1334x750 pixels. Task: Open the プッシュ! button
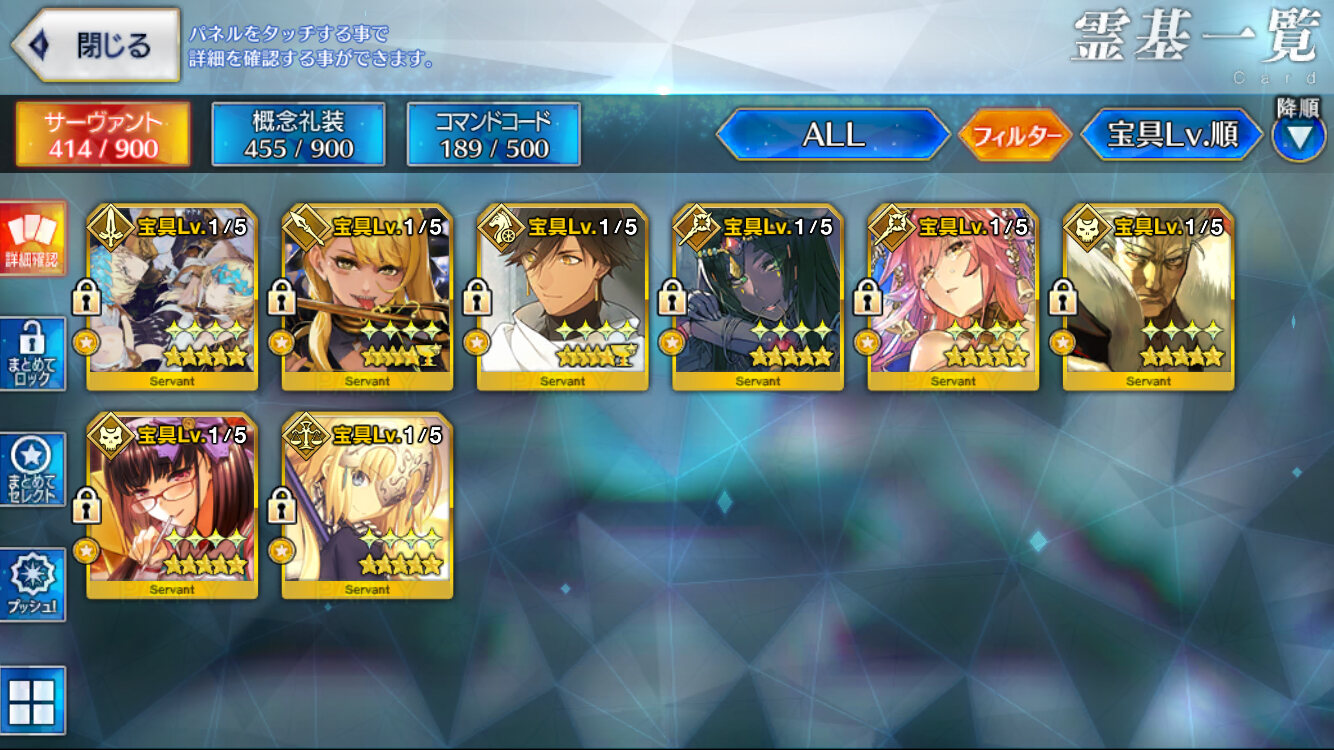[32, 585]
